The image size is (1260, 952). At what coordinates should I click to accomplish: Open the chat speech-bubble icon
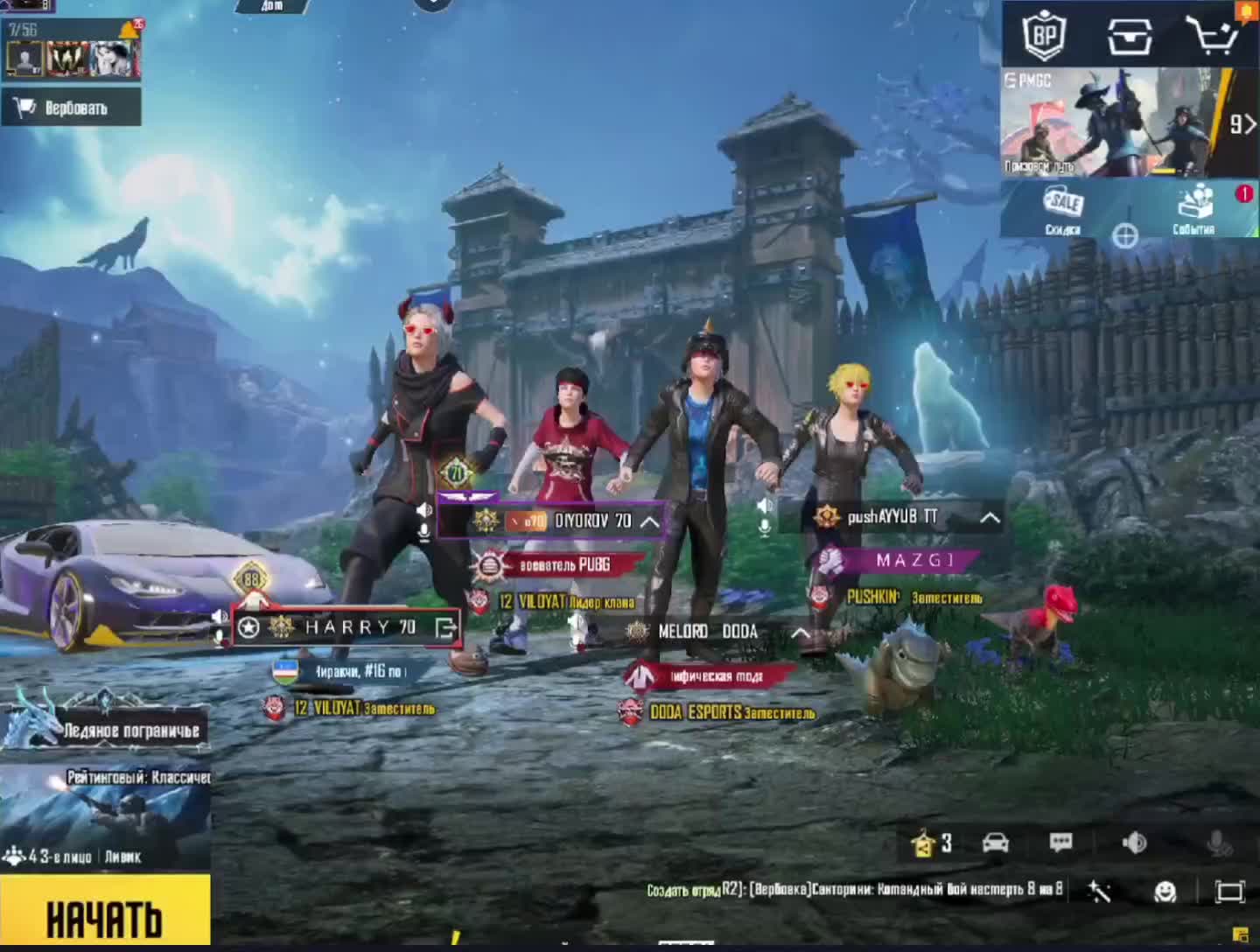click(1060, 843)
